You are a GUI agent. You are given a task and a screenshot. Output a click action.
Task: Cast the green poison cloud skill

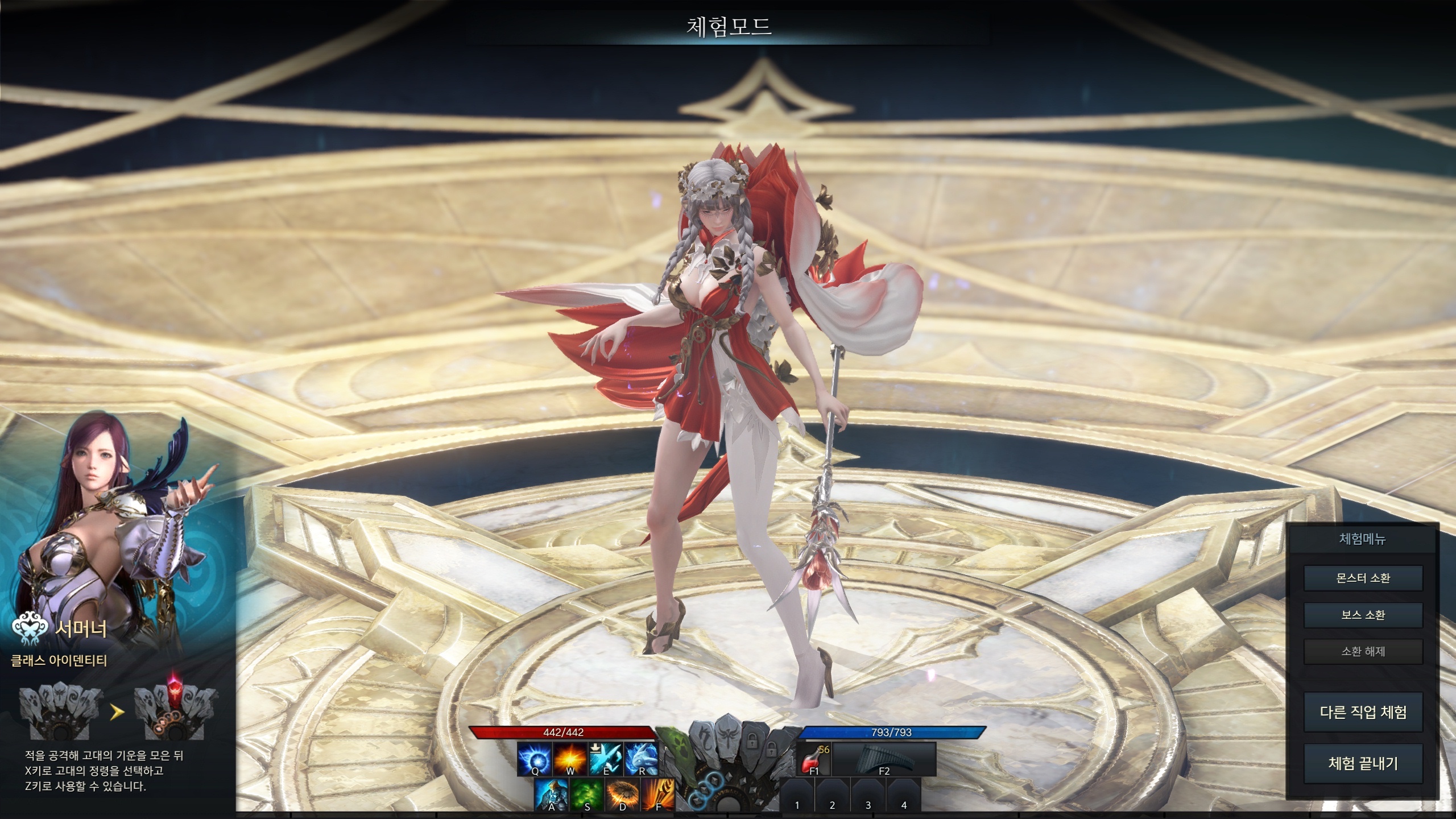tap(587, 795)
